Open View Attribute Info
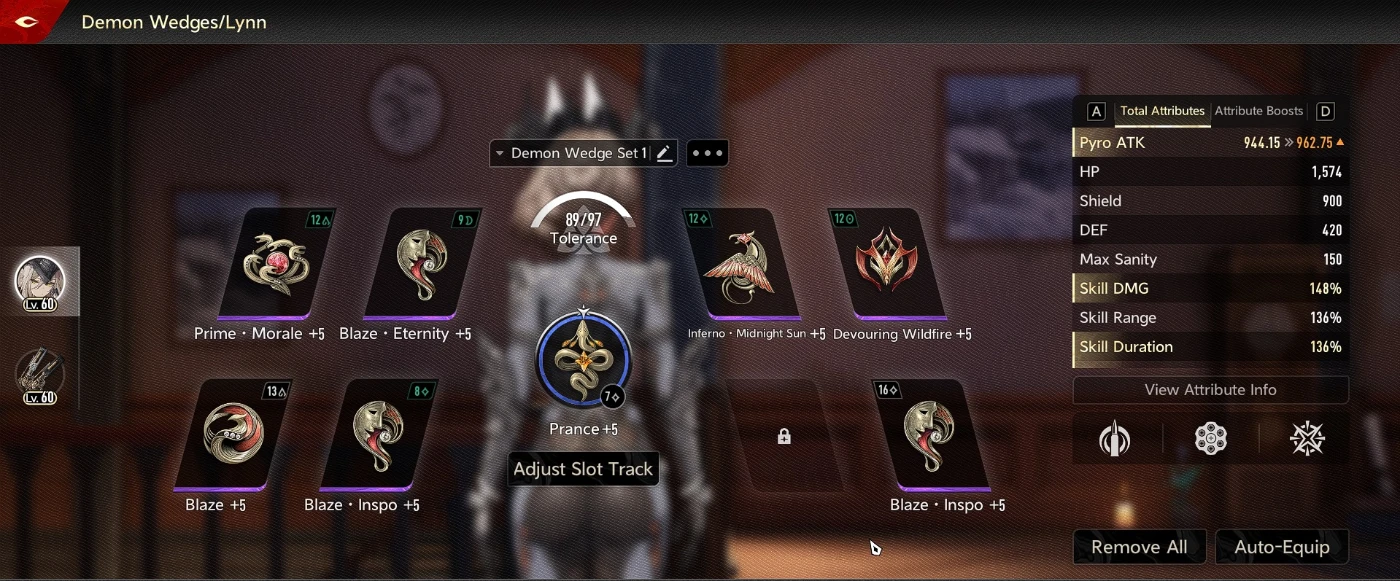 [1210, 390]
